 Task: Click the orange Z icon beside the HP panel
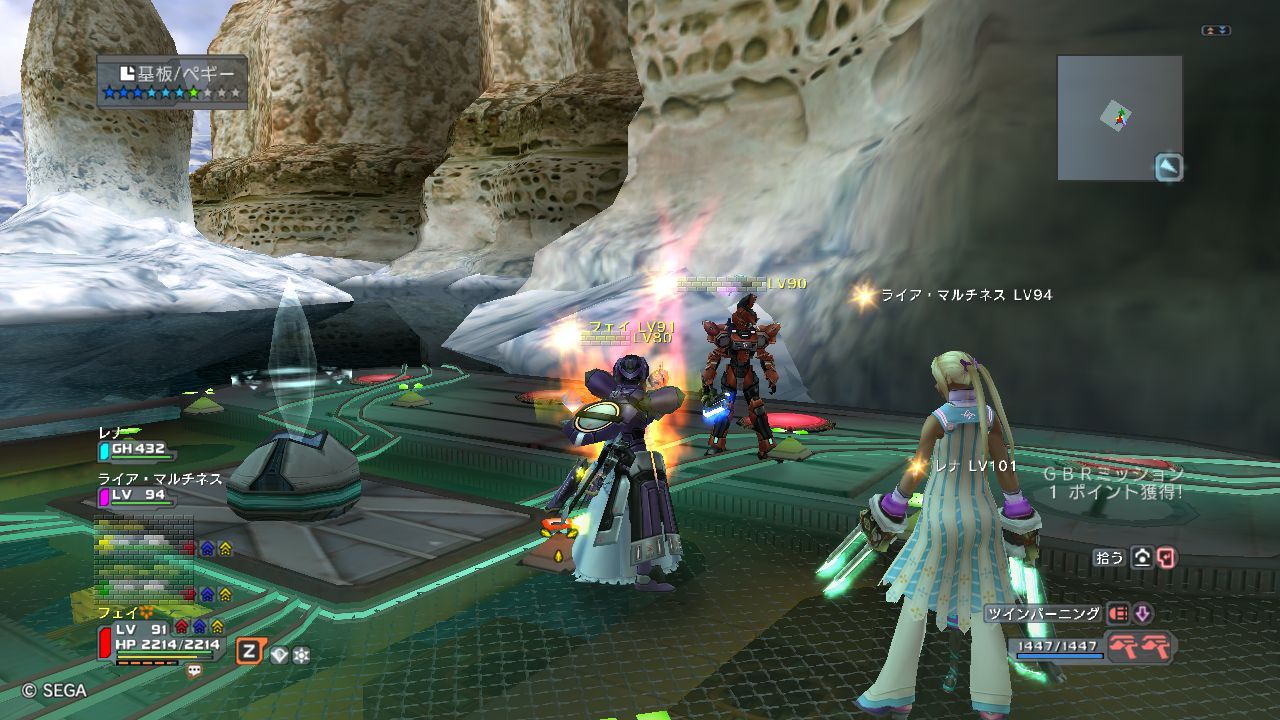point(249,653)
